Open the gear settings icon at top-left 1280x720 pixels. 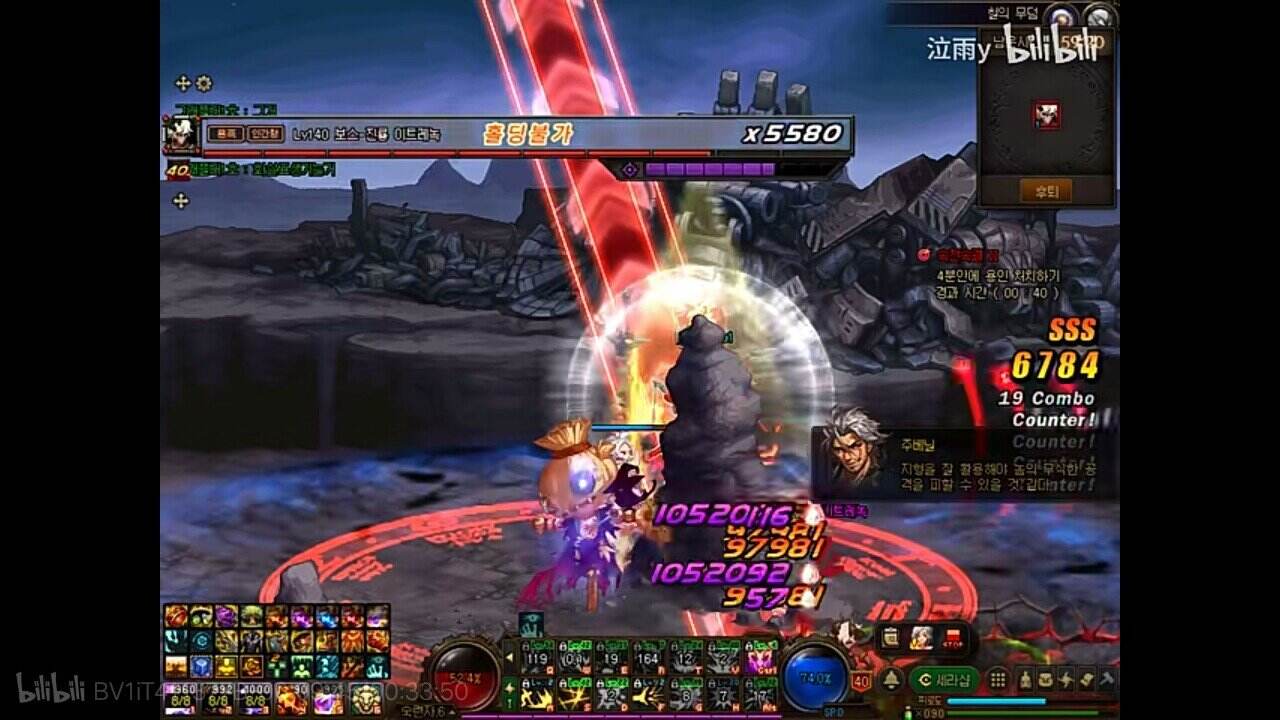pyautogui.click(x=204, y=83)
